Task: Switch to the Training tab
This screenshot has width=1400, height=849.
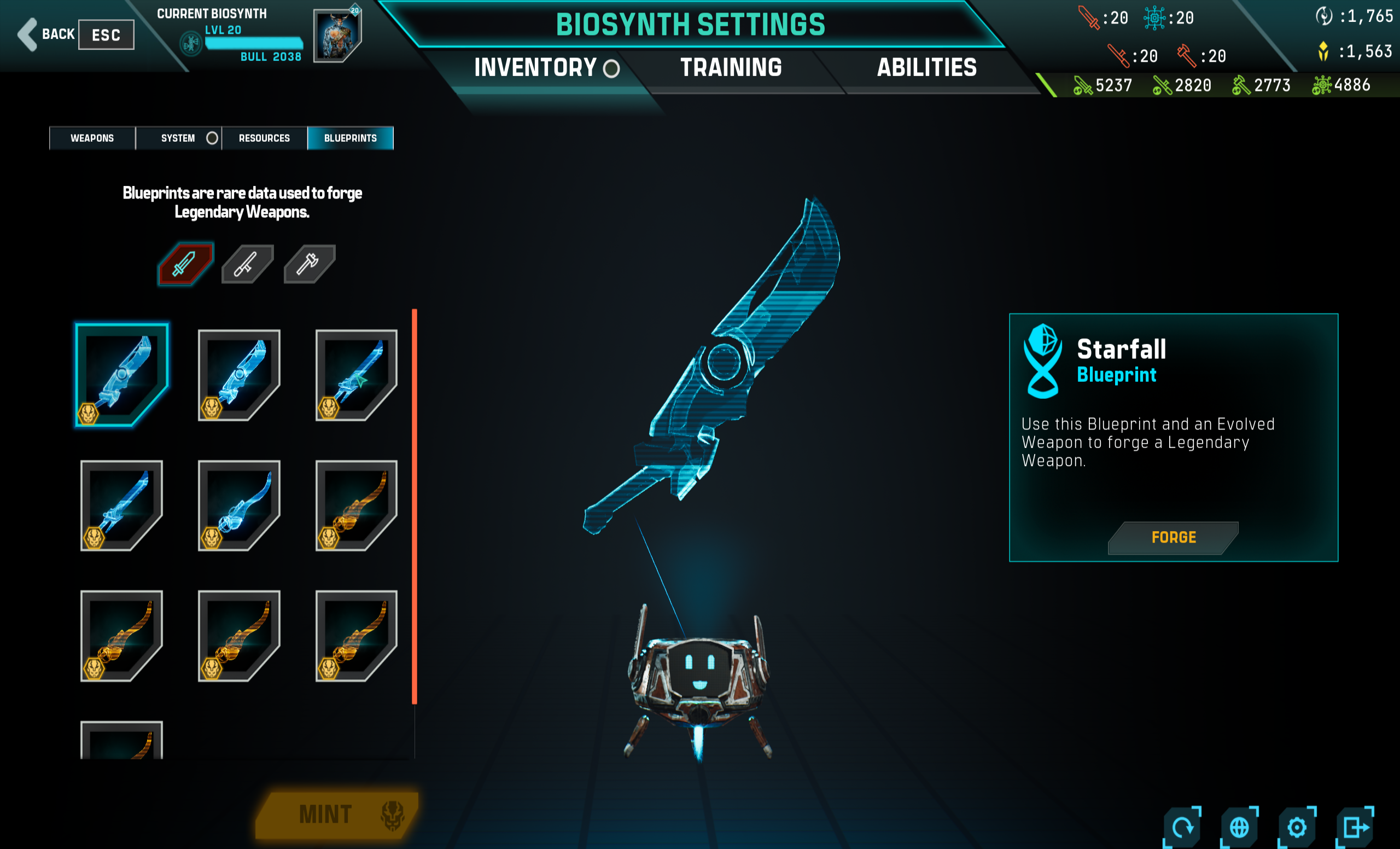Action: click(731, 68)
